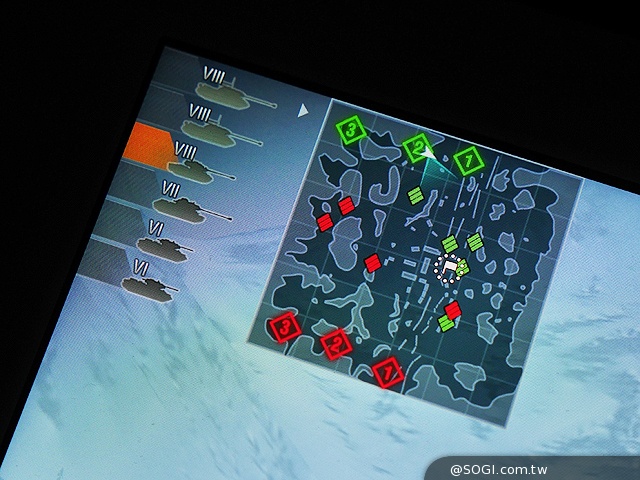The width and height of the screenshot is (640, 480).
Task: Select green base marker 1 on the minimap
Action: click(x=467, y=160)
